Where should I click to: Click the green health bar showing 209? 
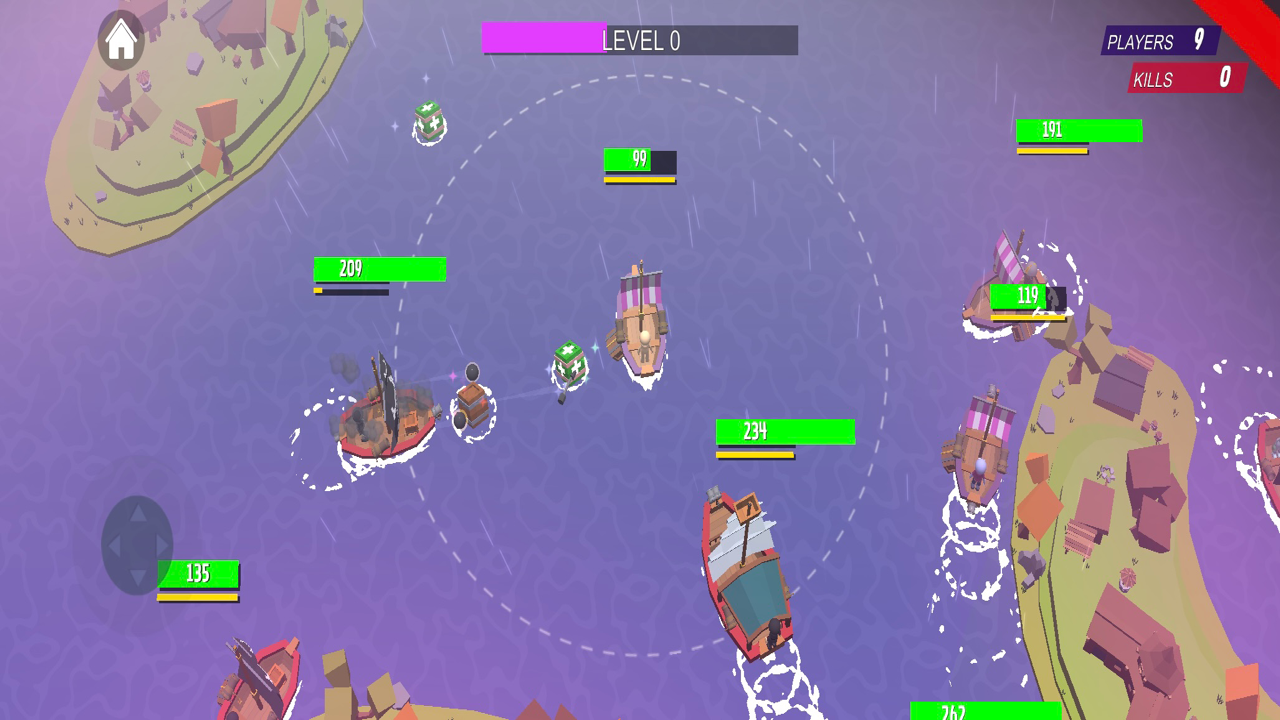(x=379, y=269)
